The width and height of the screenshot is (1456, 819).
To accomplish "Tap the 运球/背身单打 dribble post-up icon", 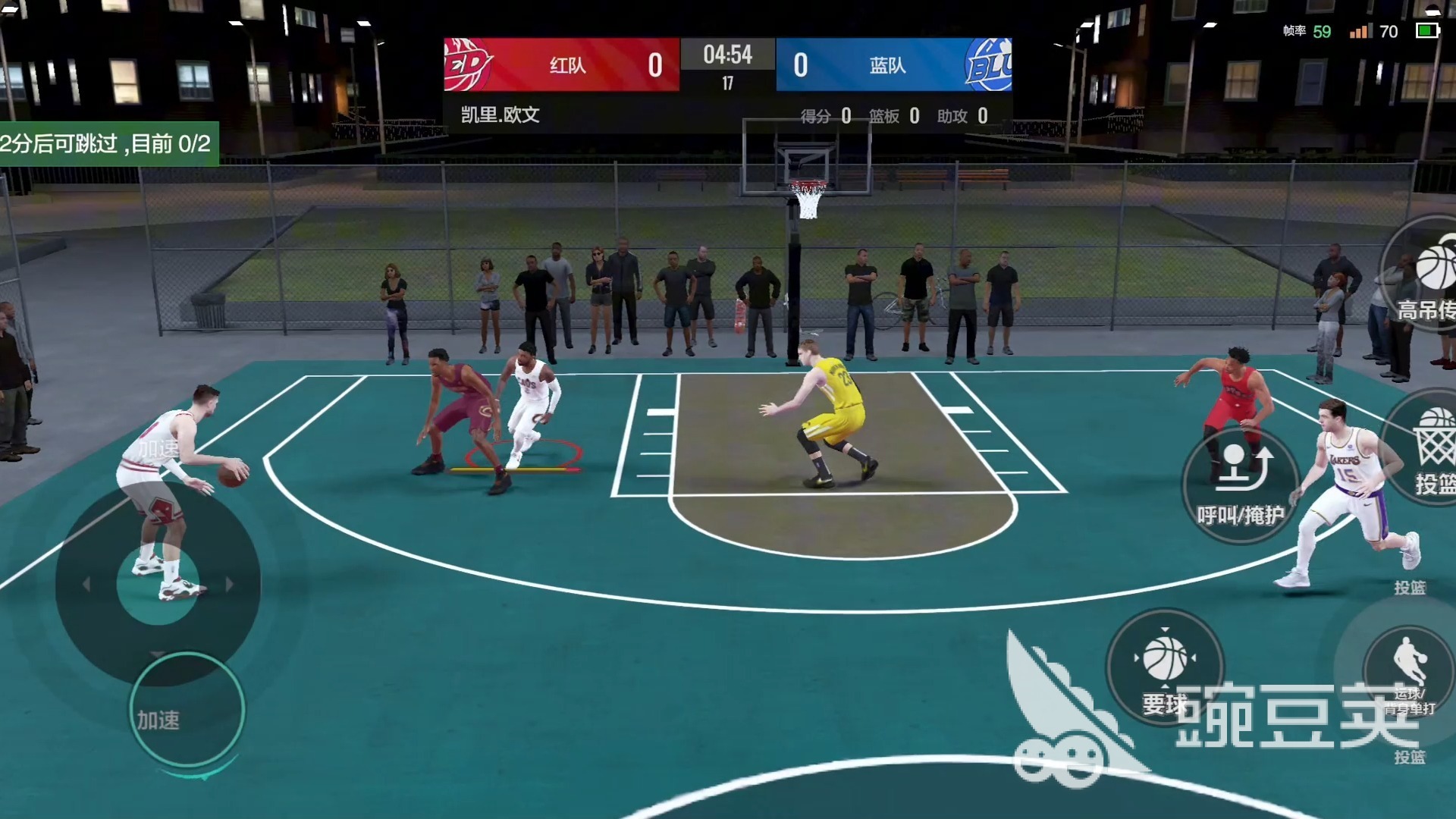I will point(1410,669).
